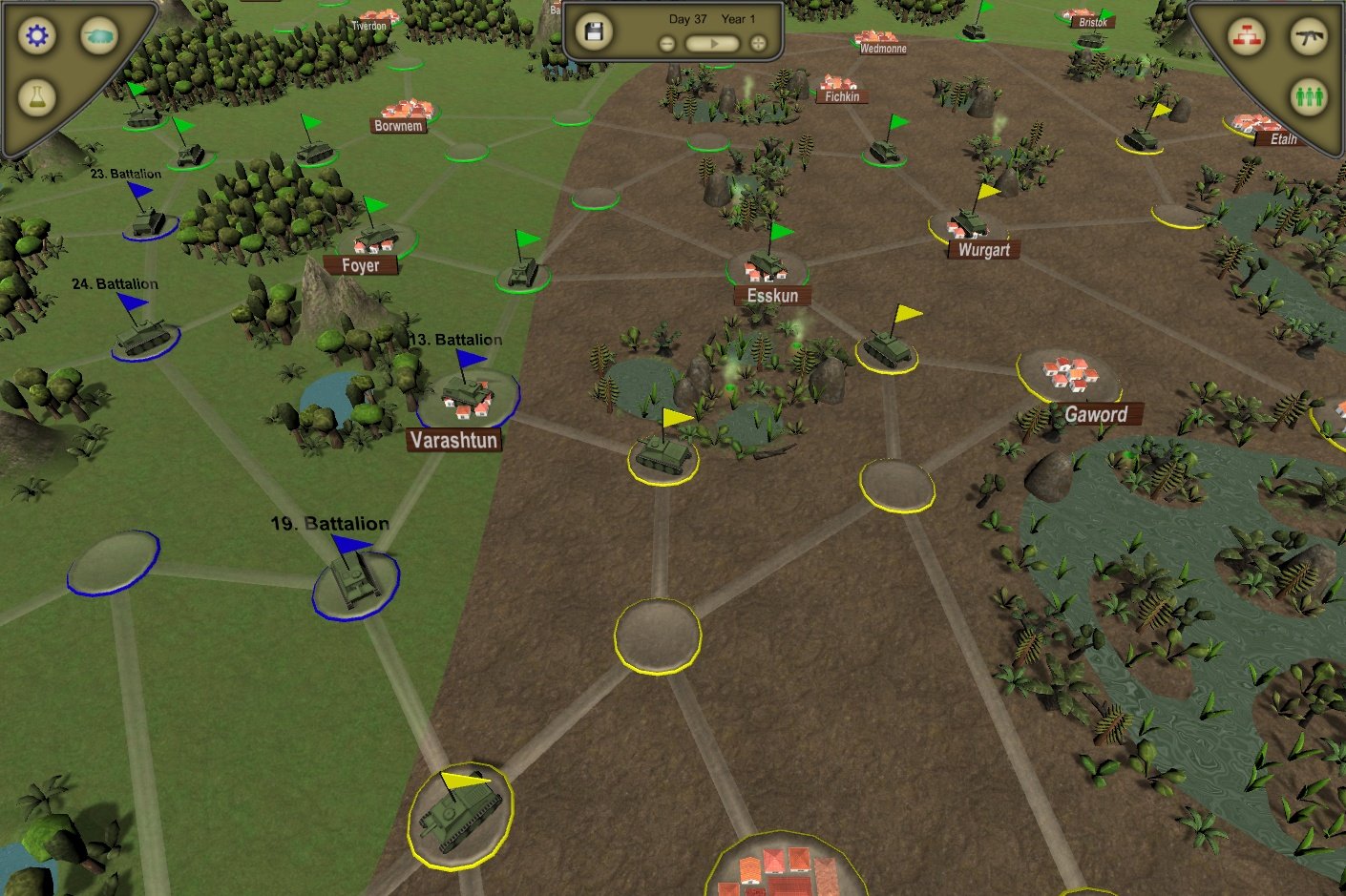This screenshot has height=896, width=1346.
Task: Click the Varashtun town label
Action: (x=452, y=440)
